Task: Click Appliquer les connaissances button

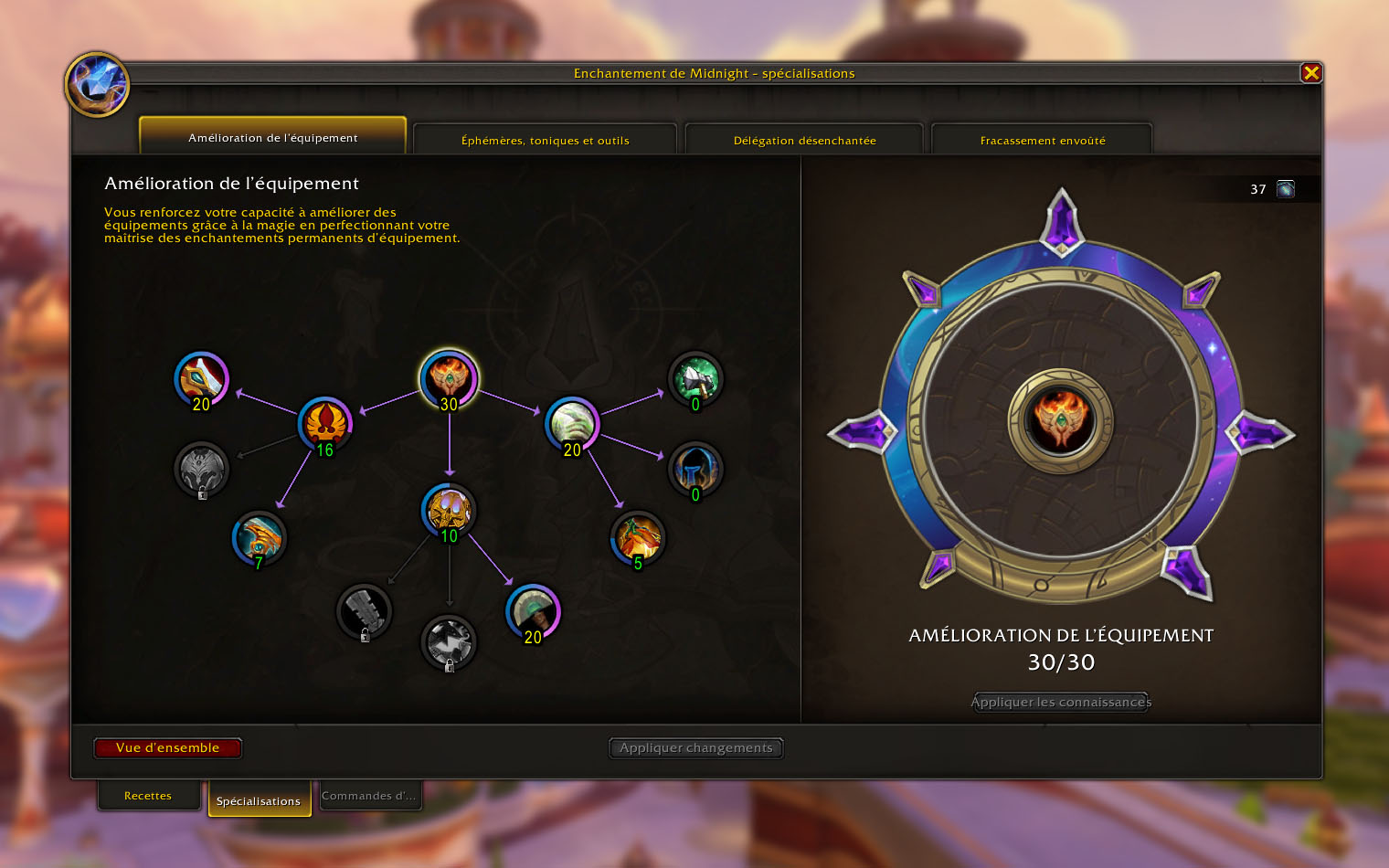Action: click(1061, 702)
